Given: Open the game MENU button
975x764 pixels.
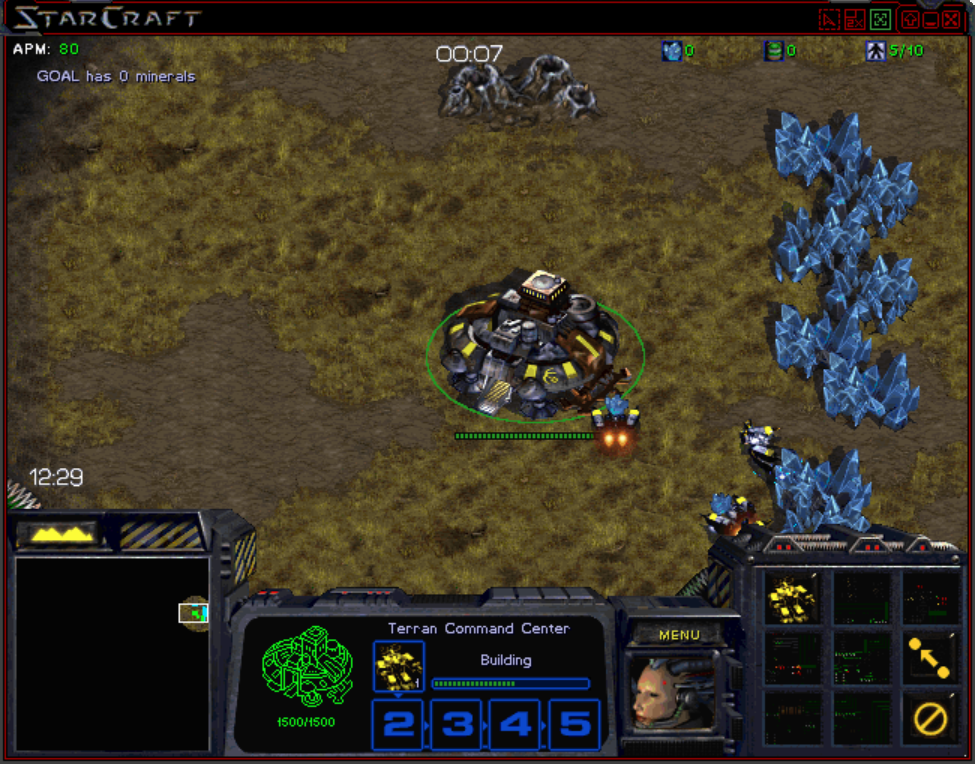Looking at the screenshot, I should coord(679,635).
